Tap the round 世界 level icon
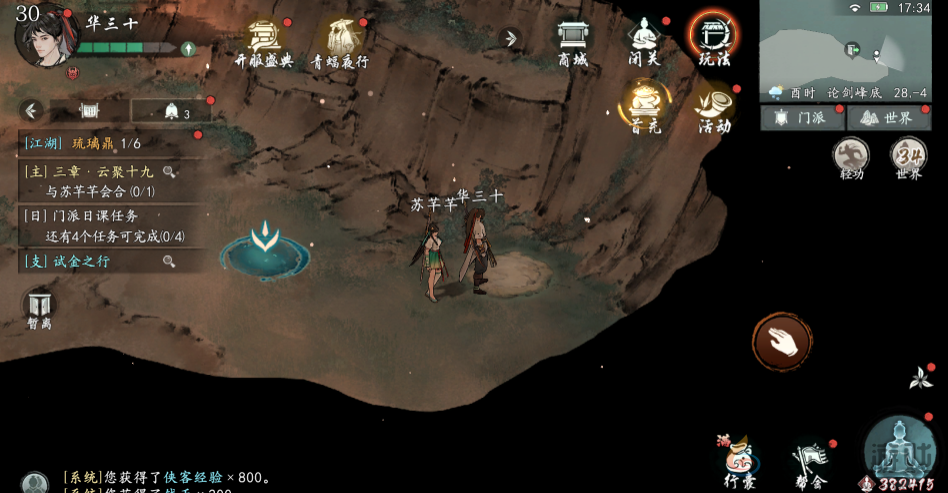 point(908,158)
